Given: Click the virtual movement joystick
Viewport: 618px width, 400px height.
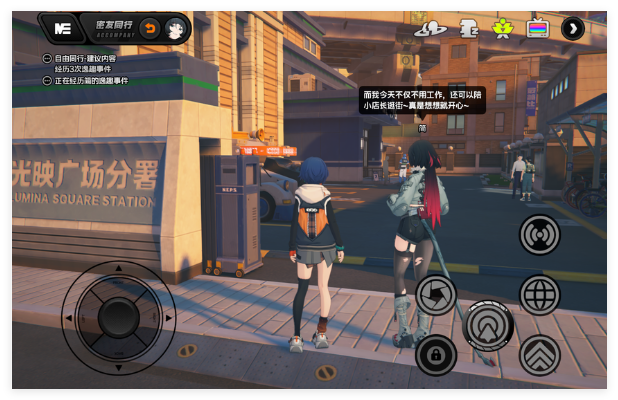Looking at the screenshot, I should 118,317.
